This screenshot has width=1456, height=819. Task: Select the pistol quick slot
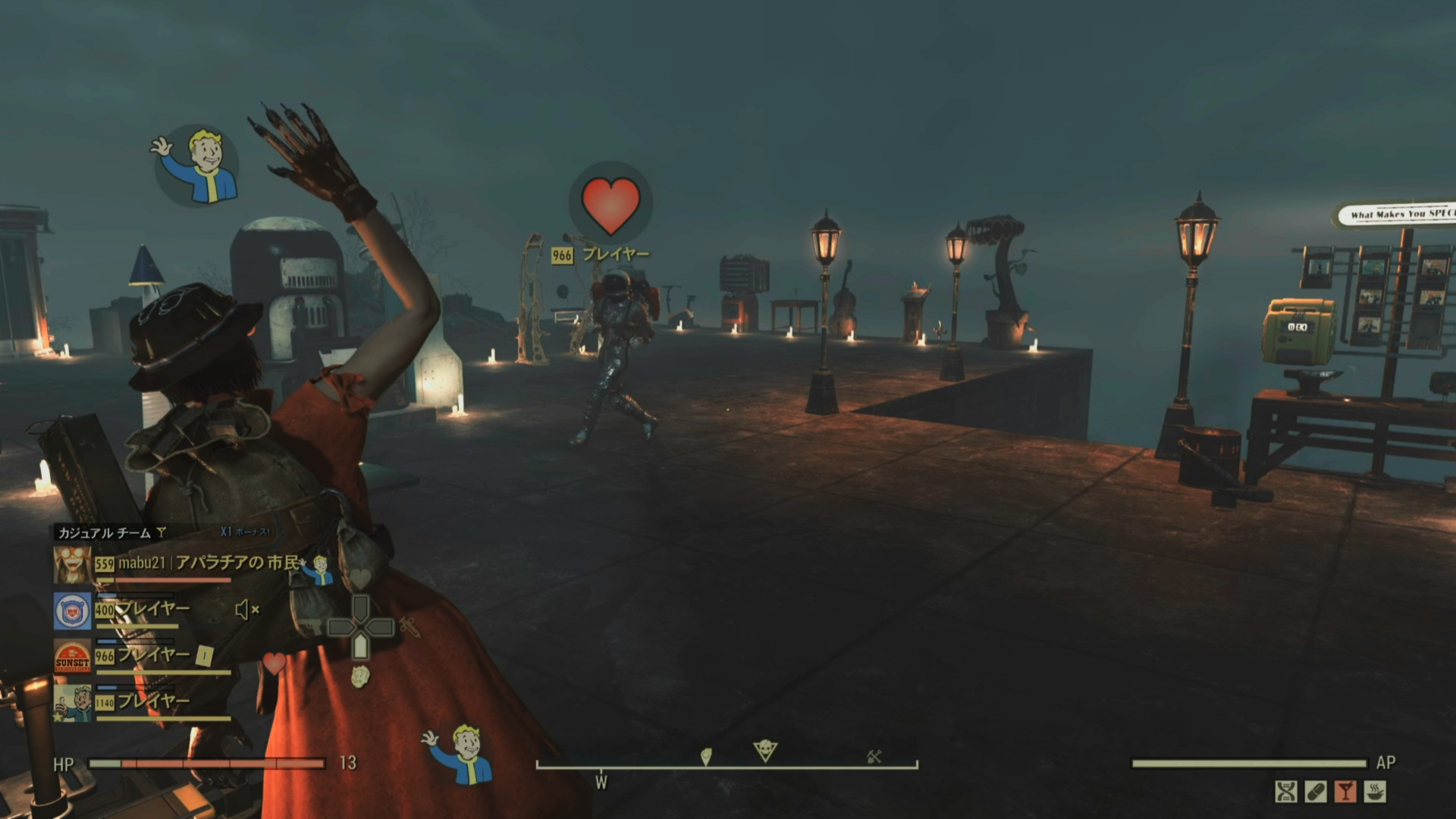coord(310,627)
